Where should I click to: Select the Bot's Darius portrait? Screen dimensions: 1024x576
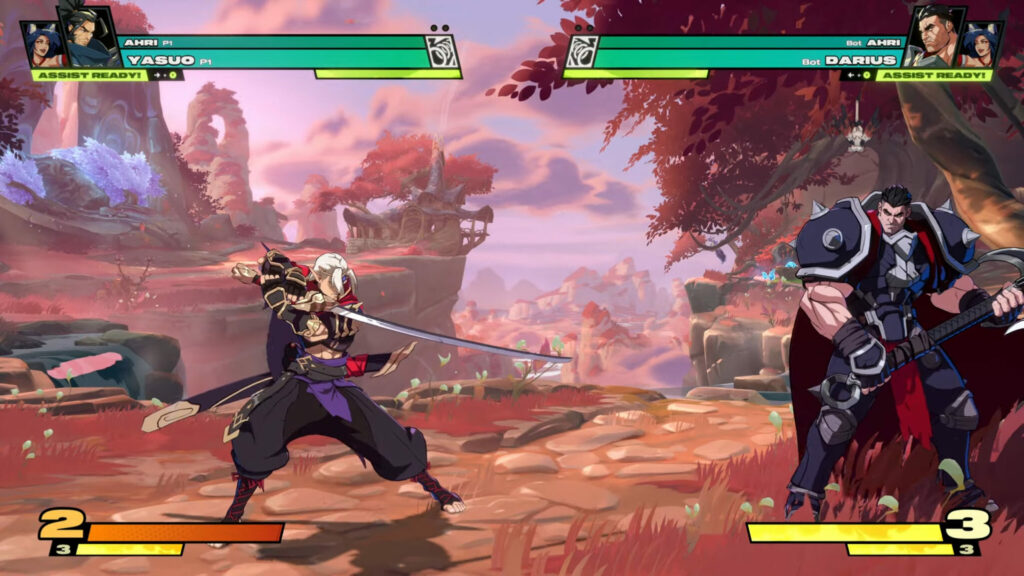pos(937,38)
